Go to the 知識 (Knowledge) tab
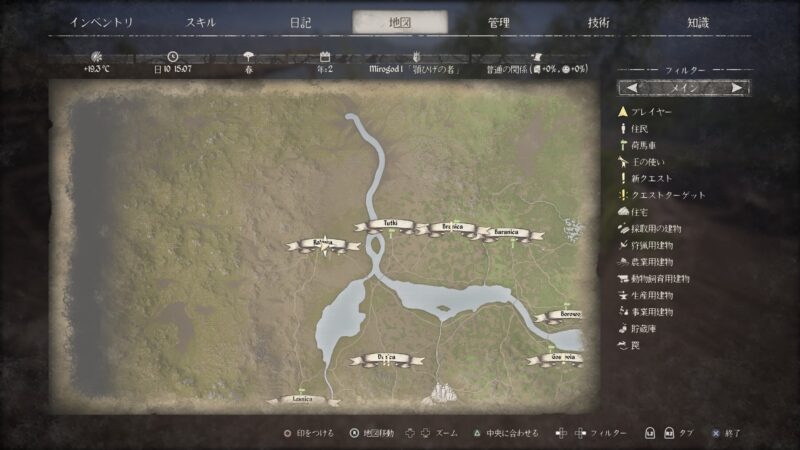This screenshot has height=450, width=800. [699, 22]
